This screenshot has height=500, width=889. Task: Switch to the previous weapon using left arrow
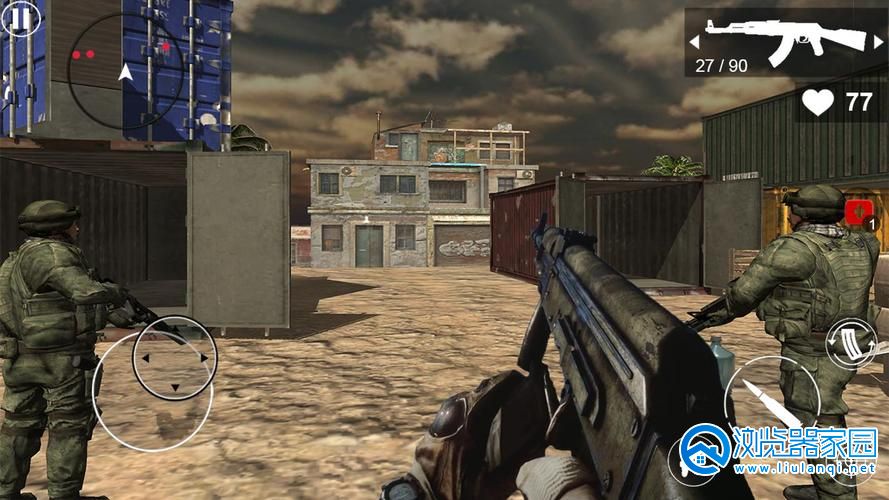tap(695, 42)
